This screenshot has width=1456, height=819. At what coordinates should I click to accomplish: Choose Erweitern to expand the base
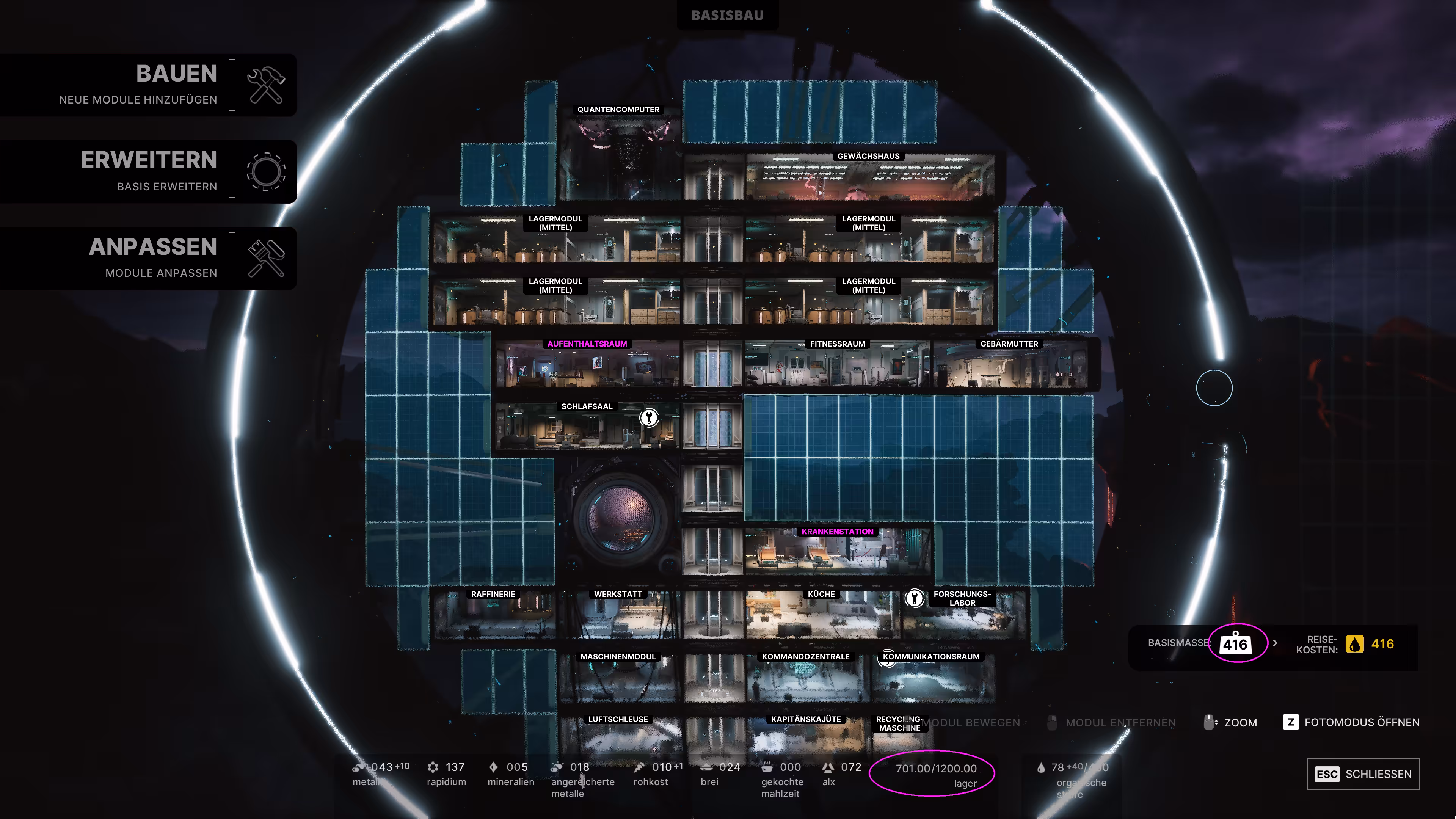pyautogui.click(x=148, y=171)
